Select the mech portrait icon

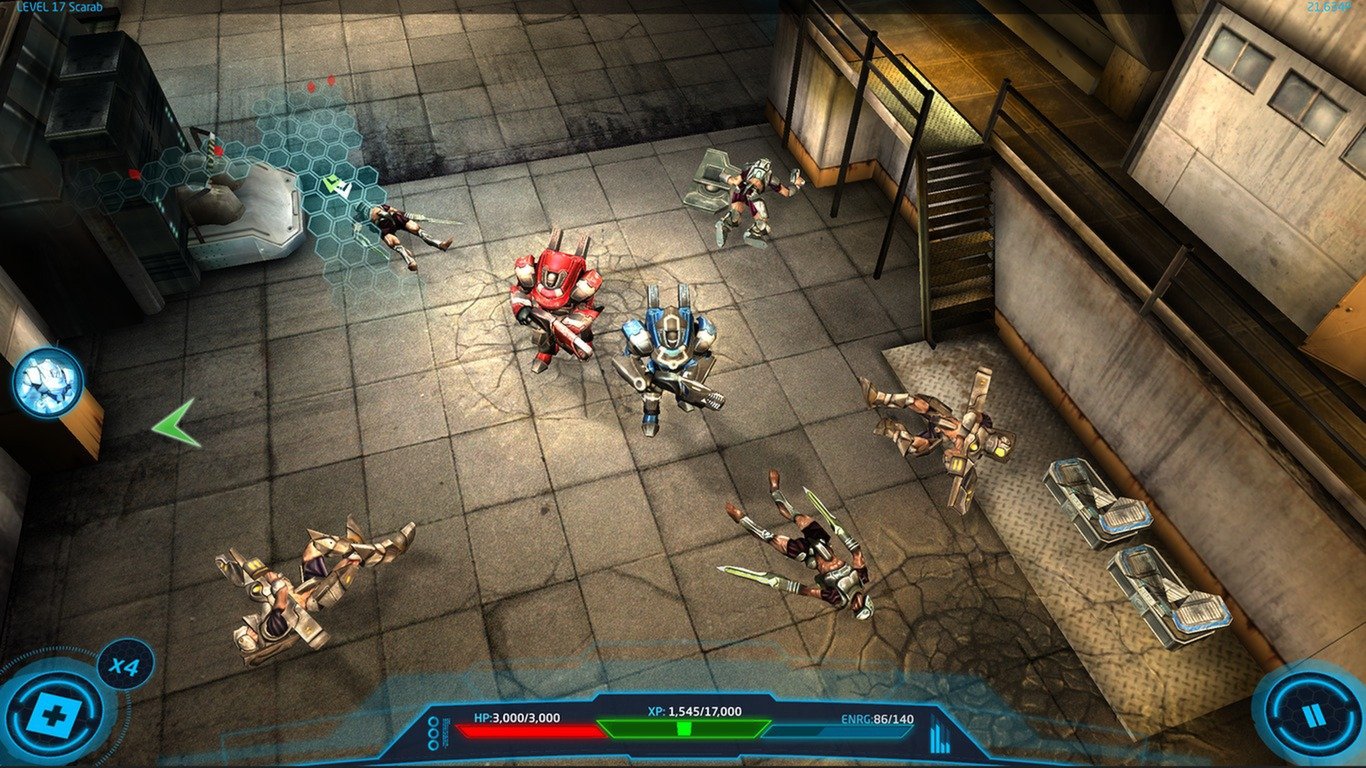click(x=47, y=383)
